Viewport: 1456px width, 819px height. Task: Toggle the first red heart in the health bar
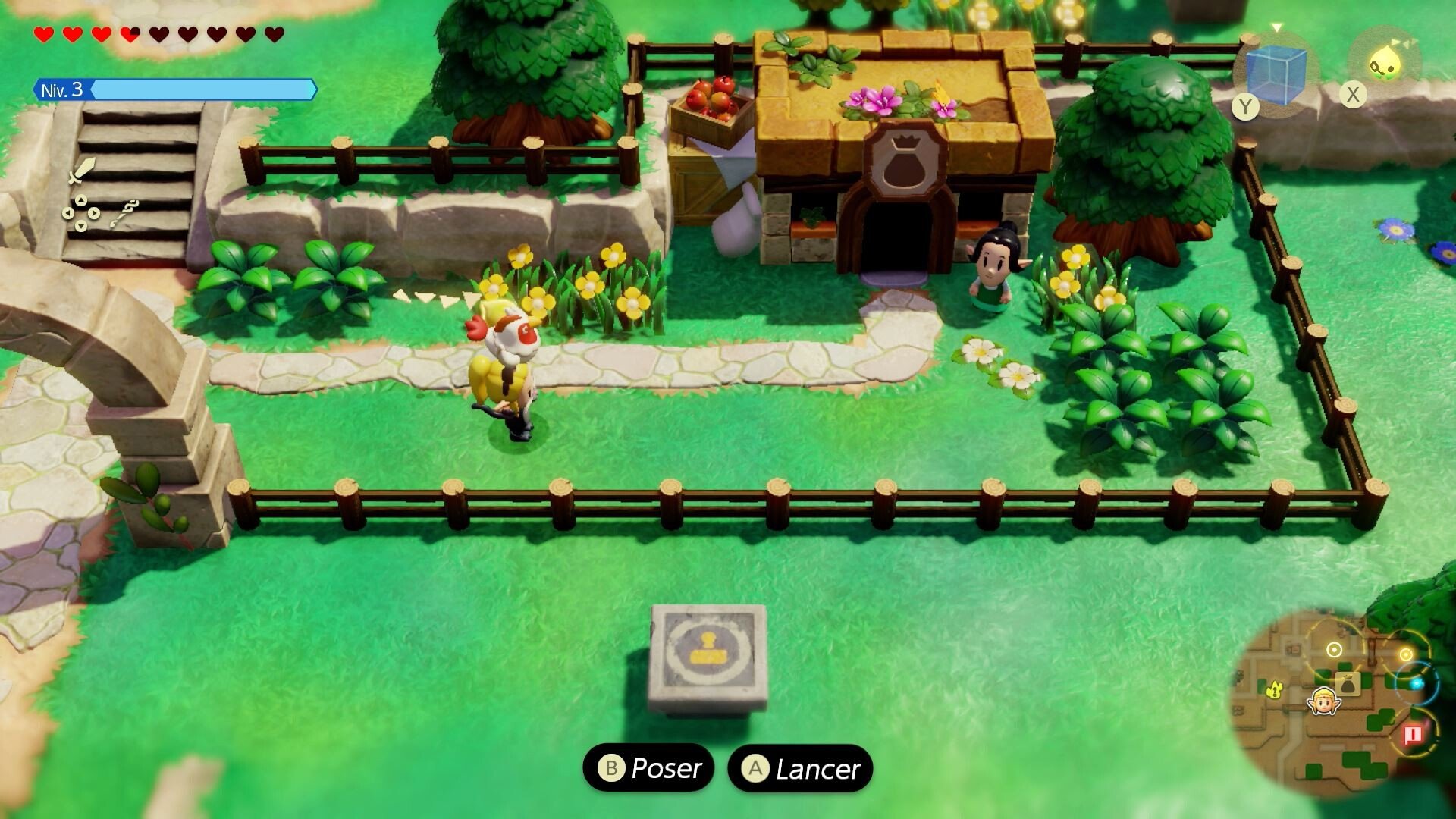(x=42, y=33)
